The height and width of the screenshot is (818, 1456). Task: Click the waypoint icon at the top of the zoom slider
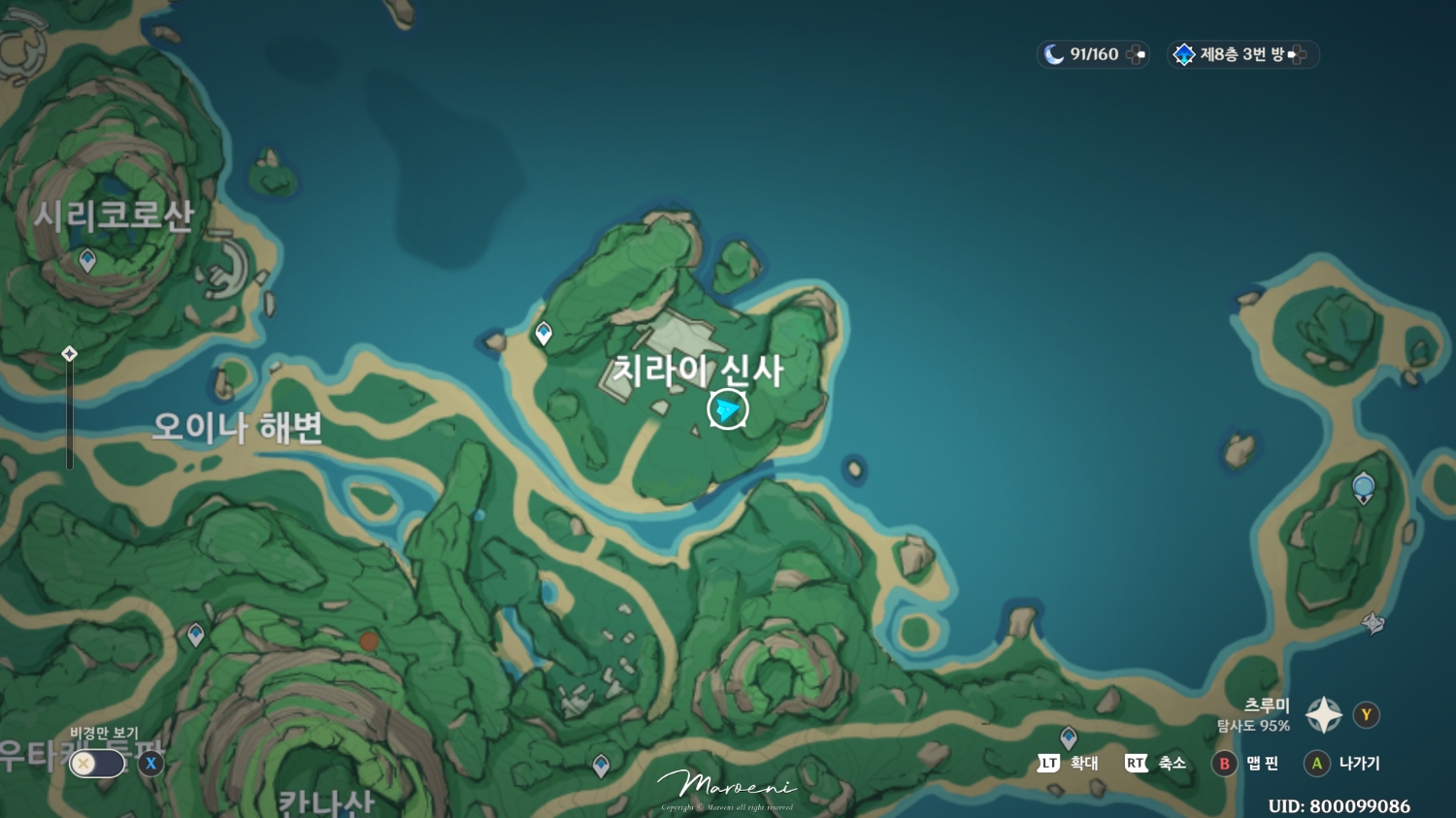tap(69, 353)
